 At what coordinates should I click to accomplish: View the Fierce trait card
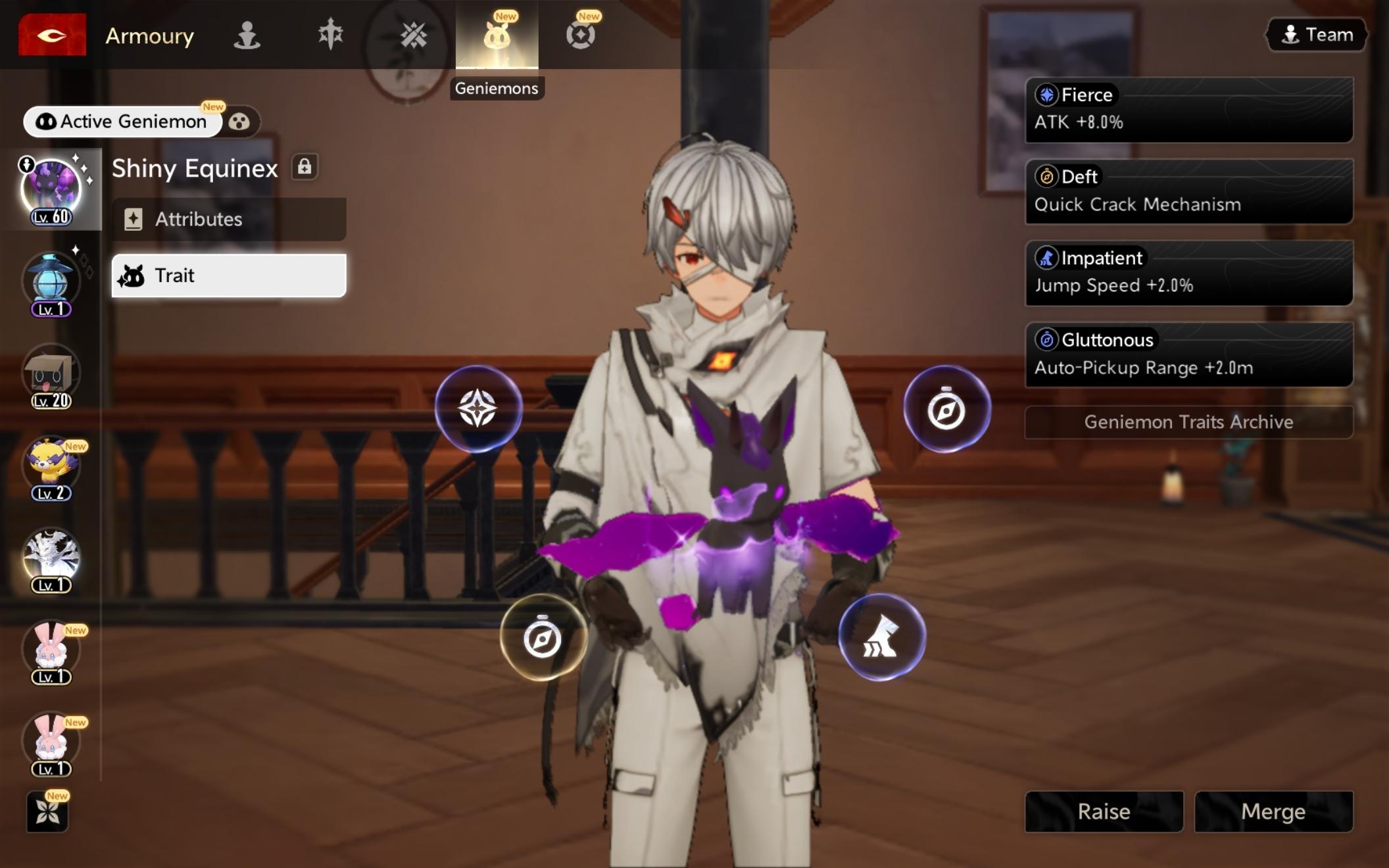tap(1188, 109)
